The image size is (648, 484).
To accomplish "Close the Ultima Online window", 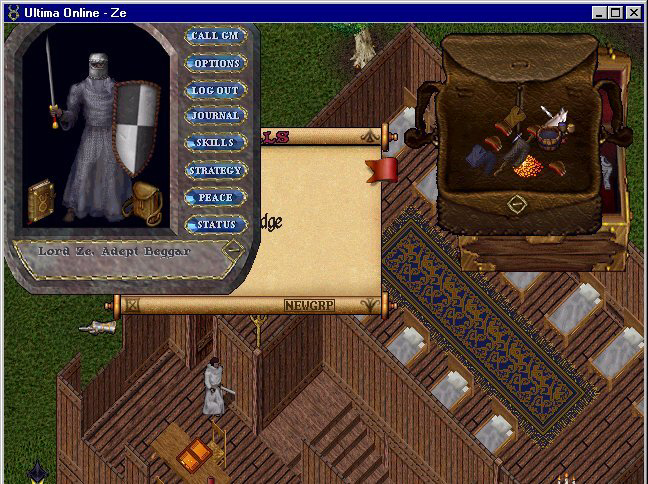I will [635, 12].
